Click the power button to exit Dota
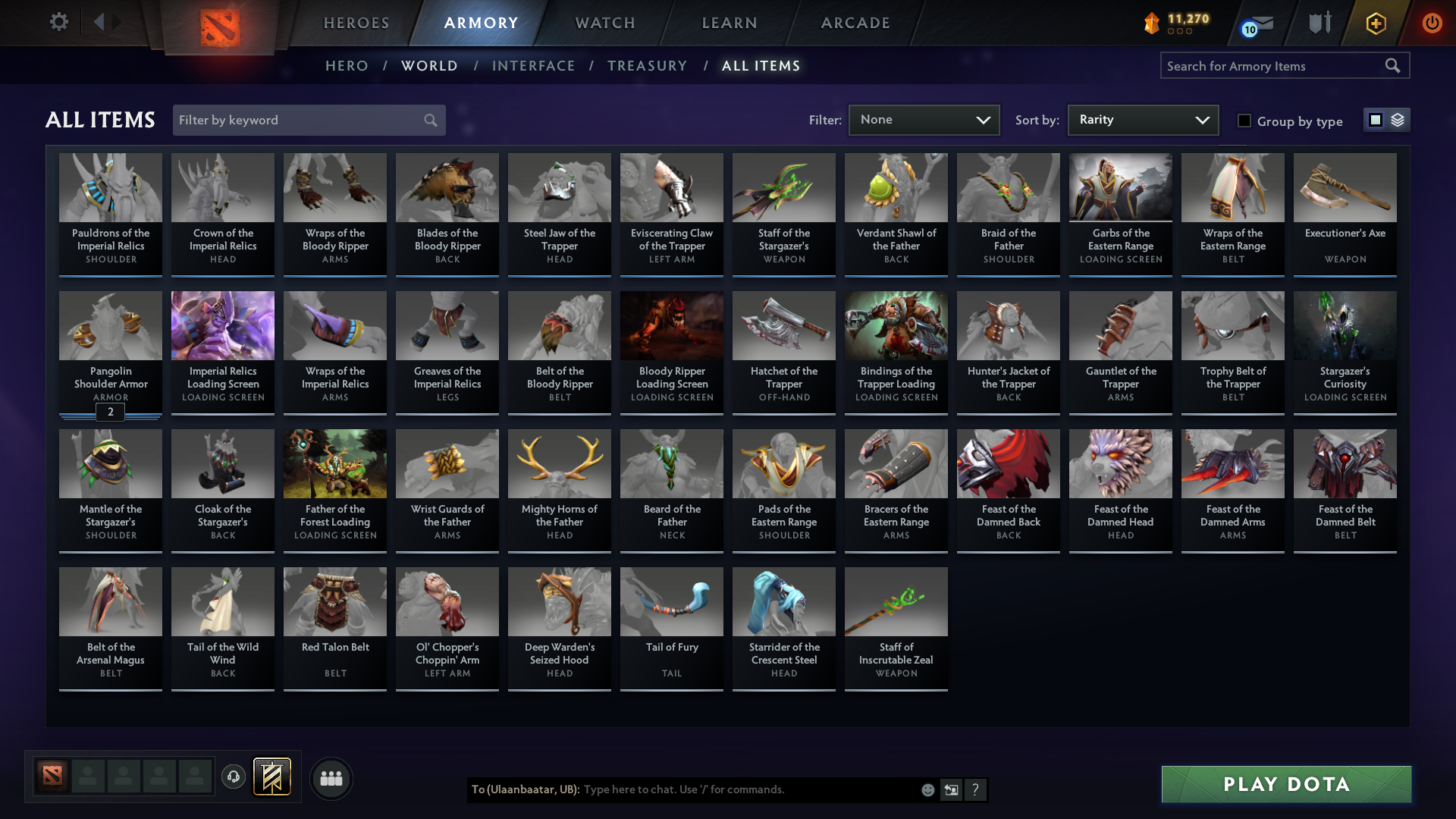1456x819 pixels. coord(1432,23)
